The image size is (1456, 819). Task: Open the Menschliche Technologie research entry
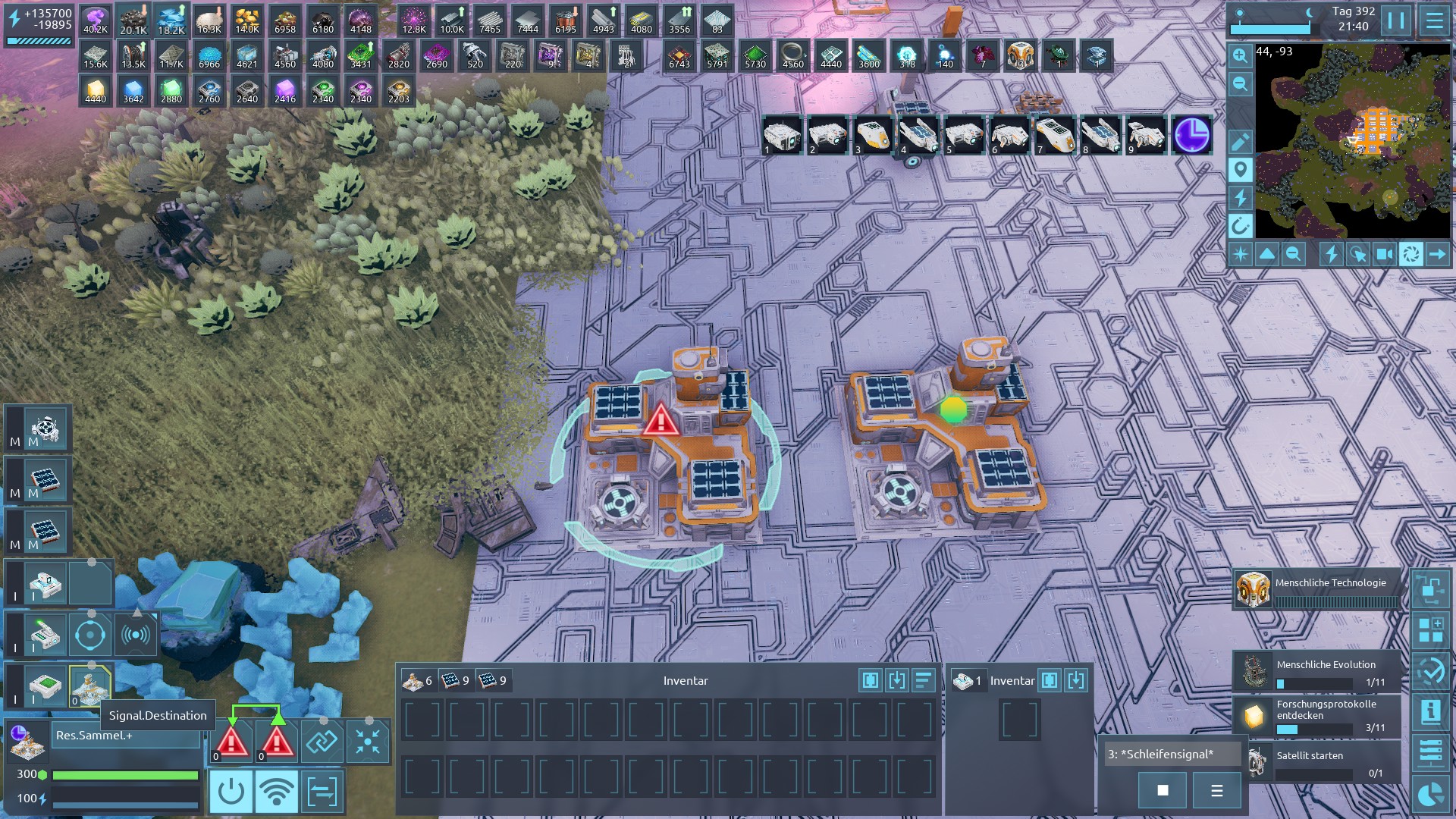[1317, 589]
